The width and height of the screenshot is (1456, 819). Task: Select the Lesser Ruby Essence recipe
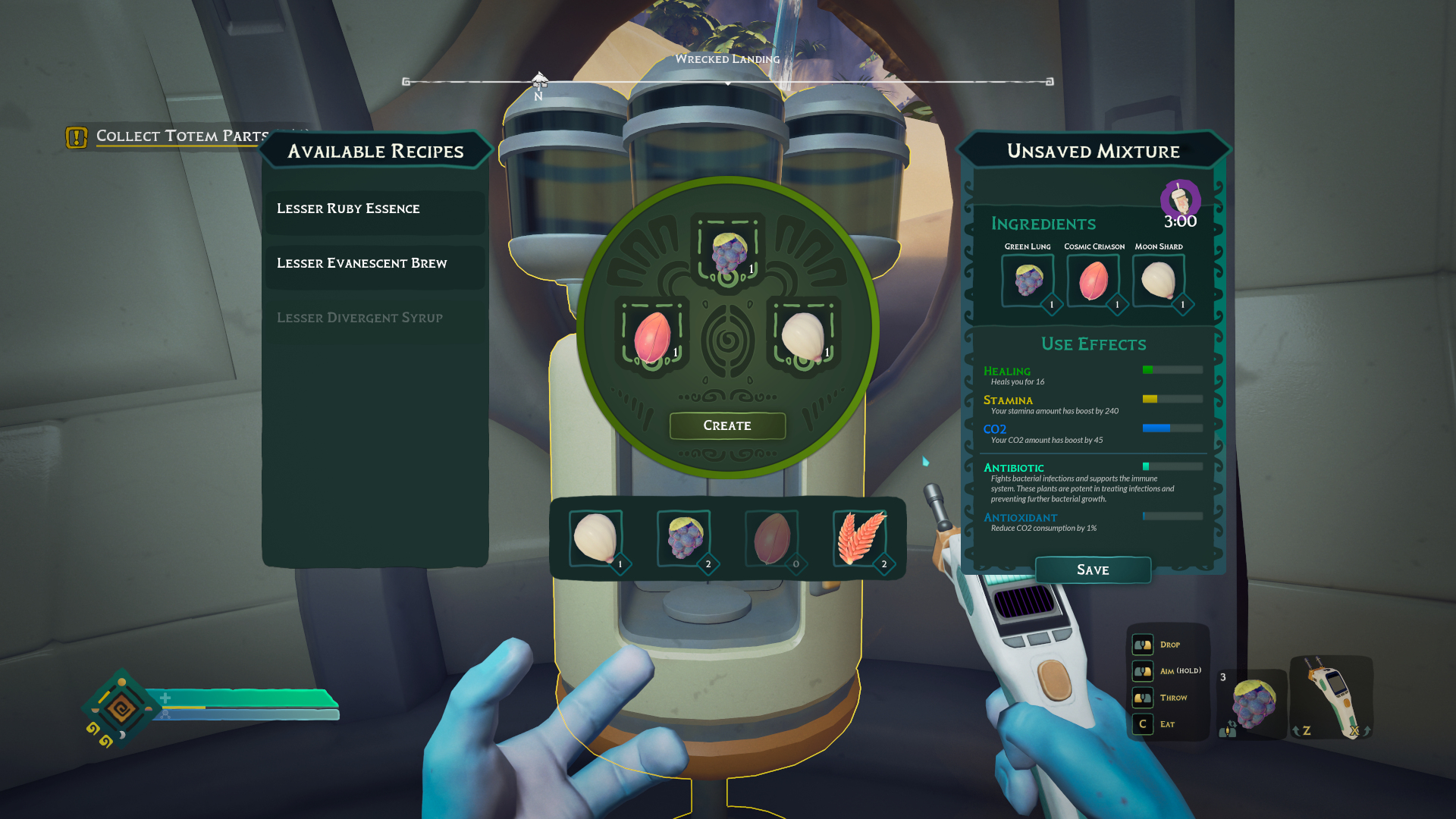pyautogui.click(x=375, y=209)
